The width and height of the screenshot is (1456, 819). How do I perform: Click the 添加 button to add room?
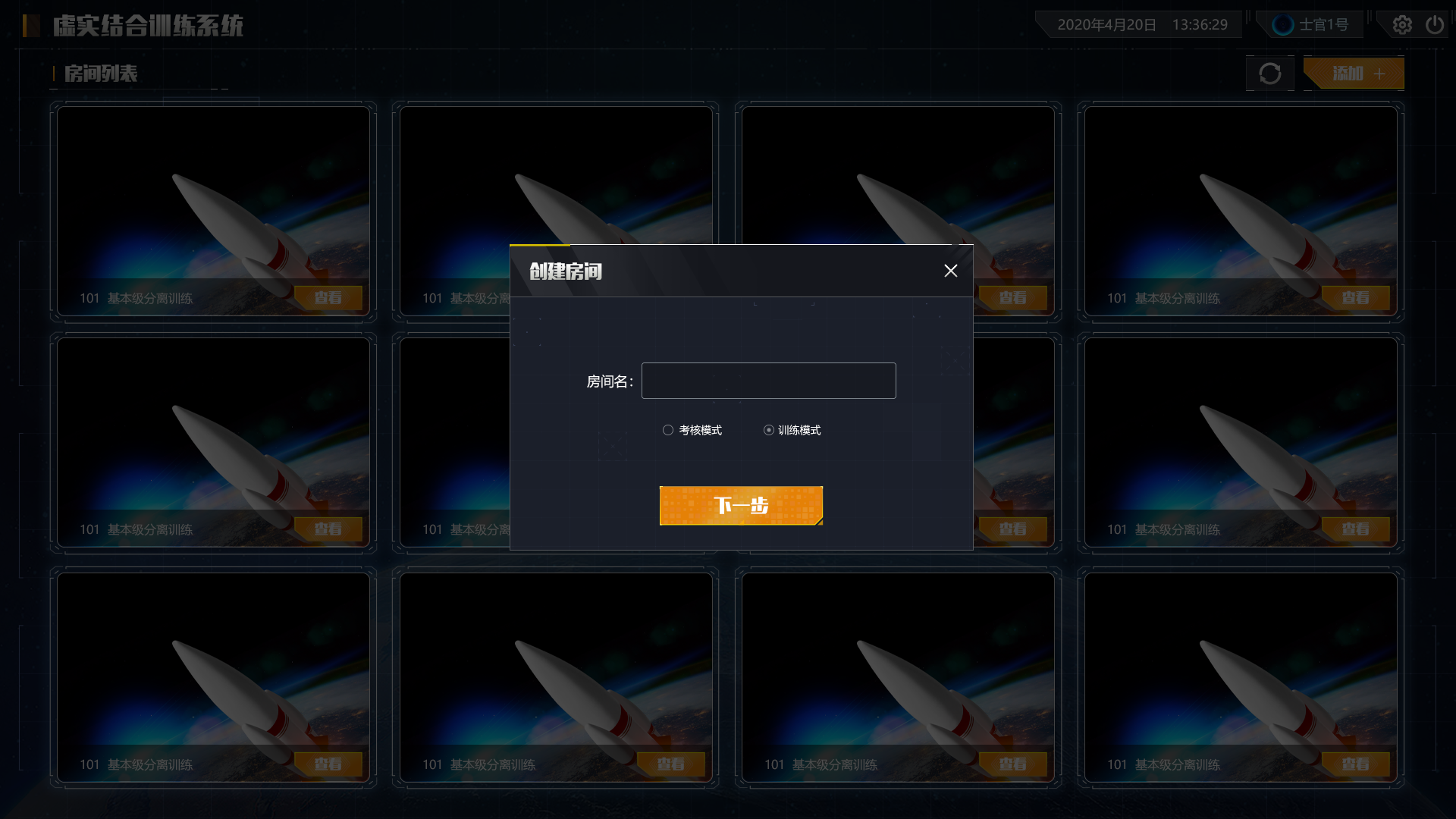coord(1354,74)
